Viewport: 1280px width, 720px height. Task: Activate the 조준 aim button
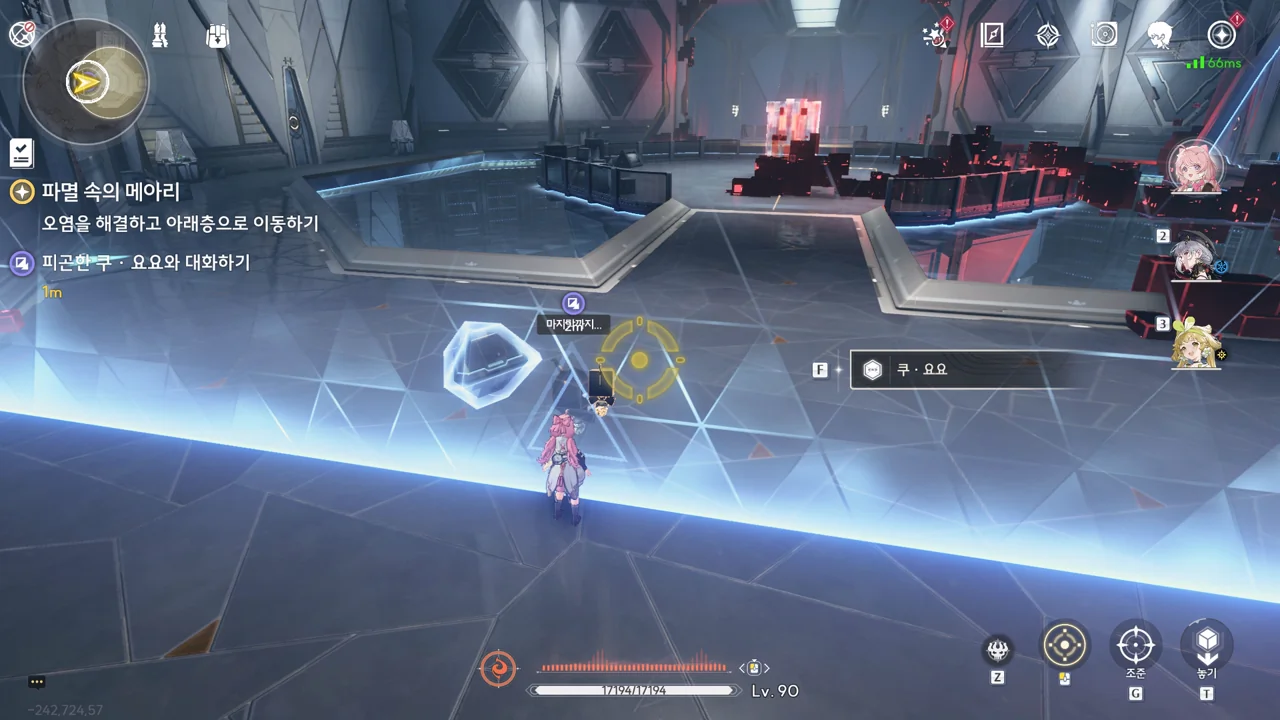pyautogui.click(x=1135, y=645)
